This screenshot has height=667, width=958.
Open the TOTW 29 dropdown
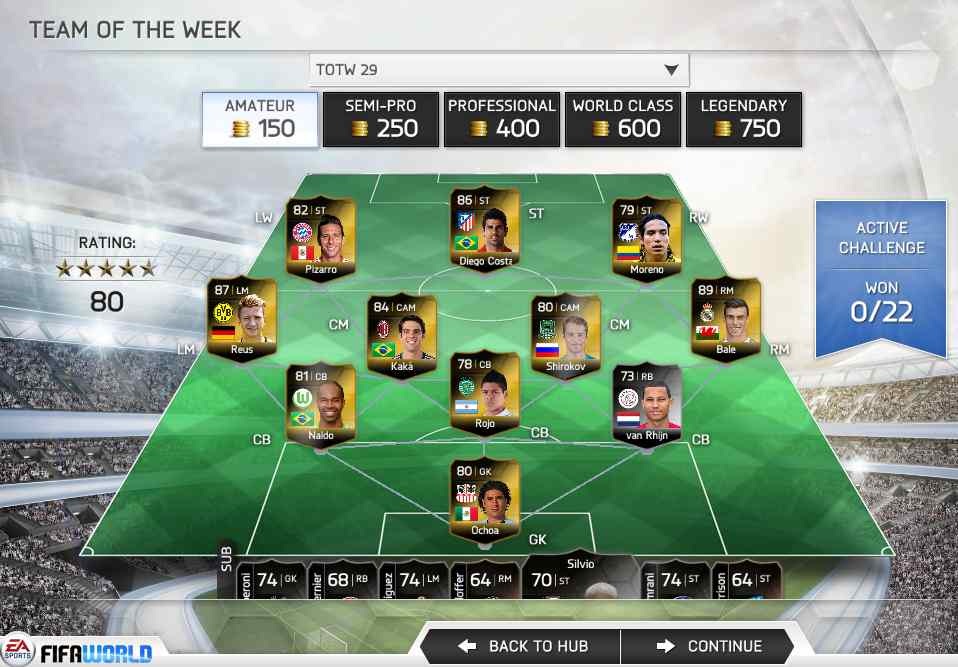498,70
